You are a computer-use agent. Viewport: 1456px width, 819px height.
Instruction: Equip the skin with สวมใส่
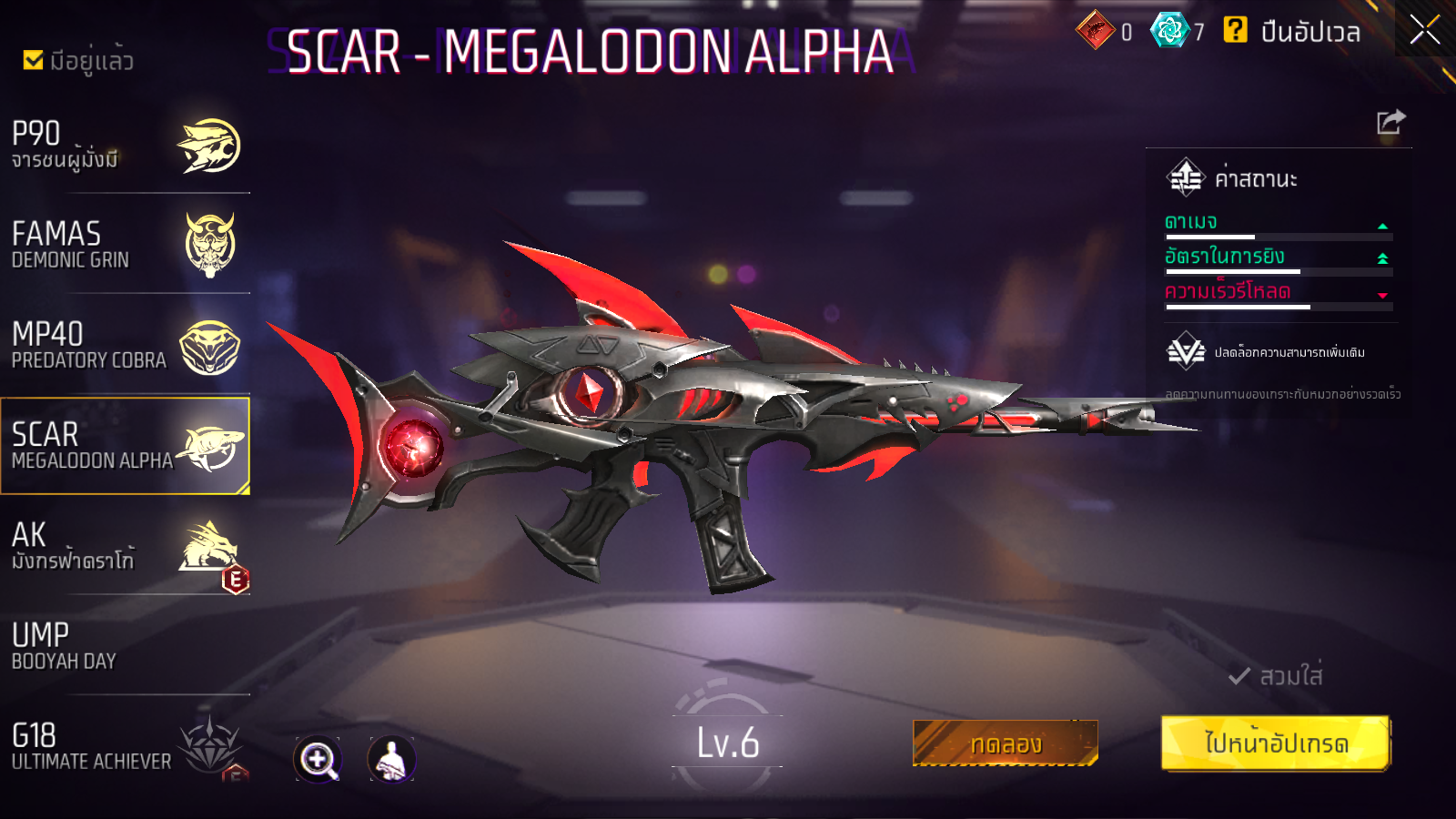[1276, 676]
